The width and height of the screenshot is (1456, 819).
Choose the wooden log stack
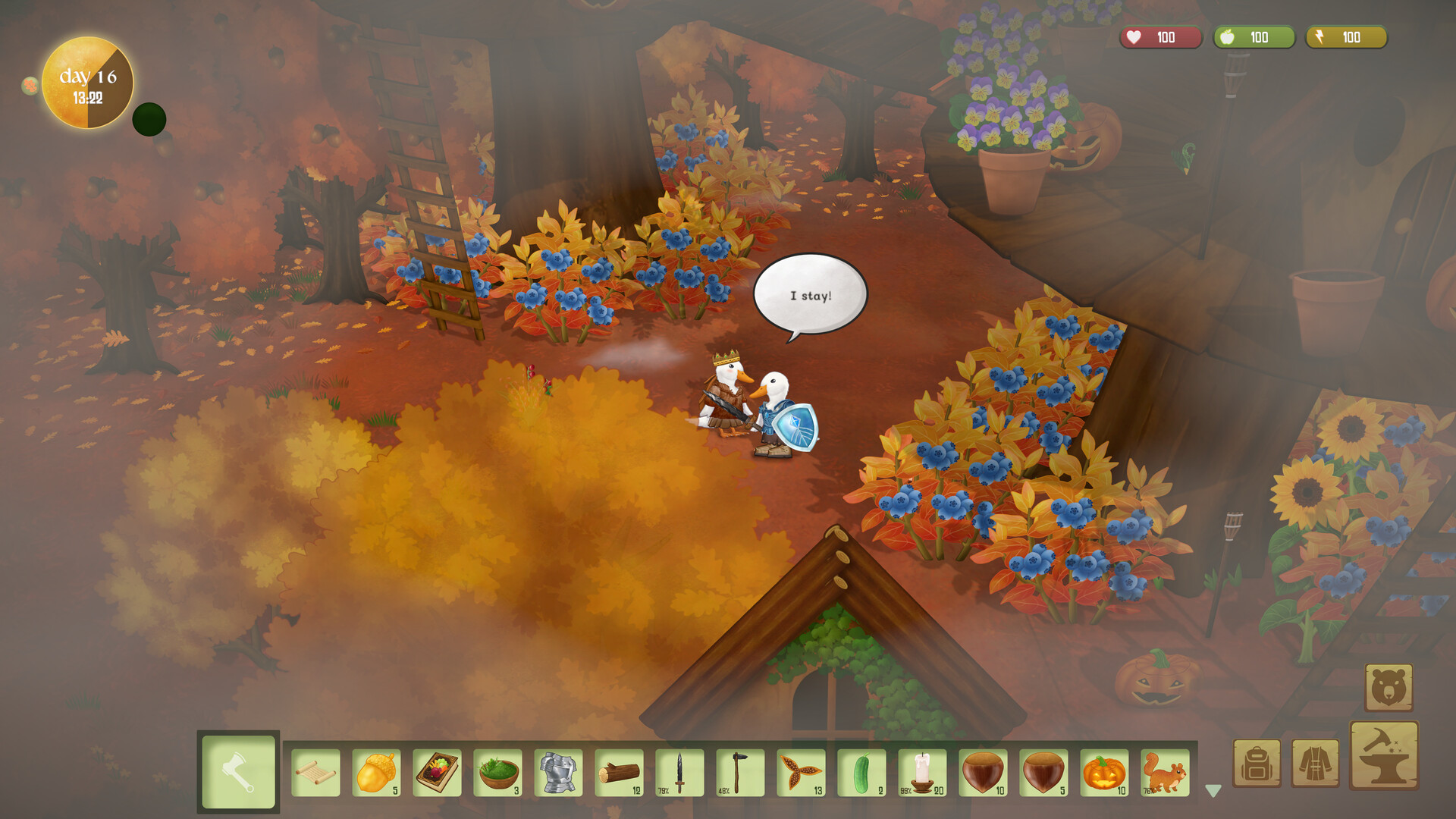(619, 773)
